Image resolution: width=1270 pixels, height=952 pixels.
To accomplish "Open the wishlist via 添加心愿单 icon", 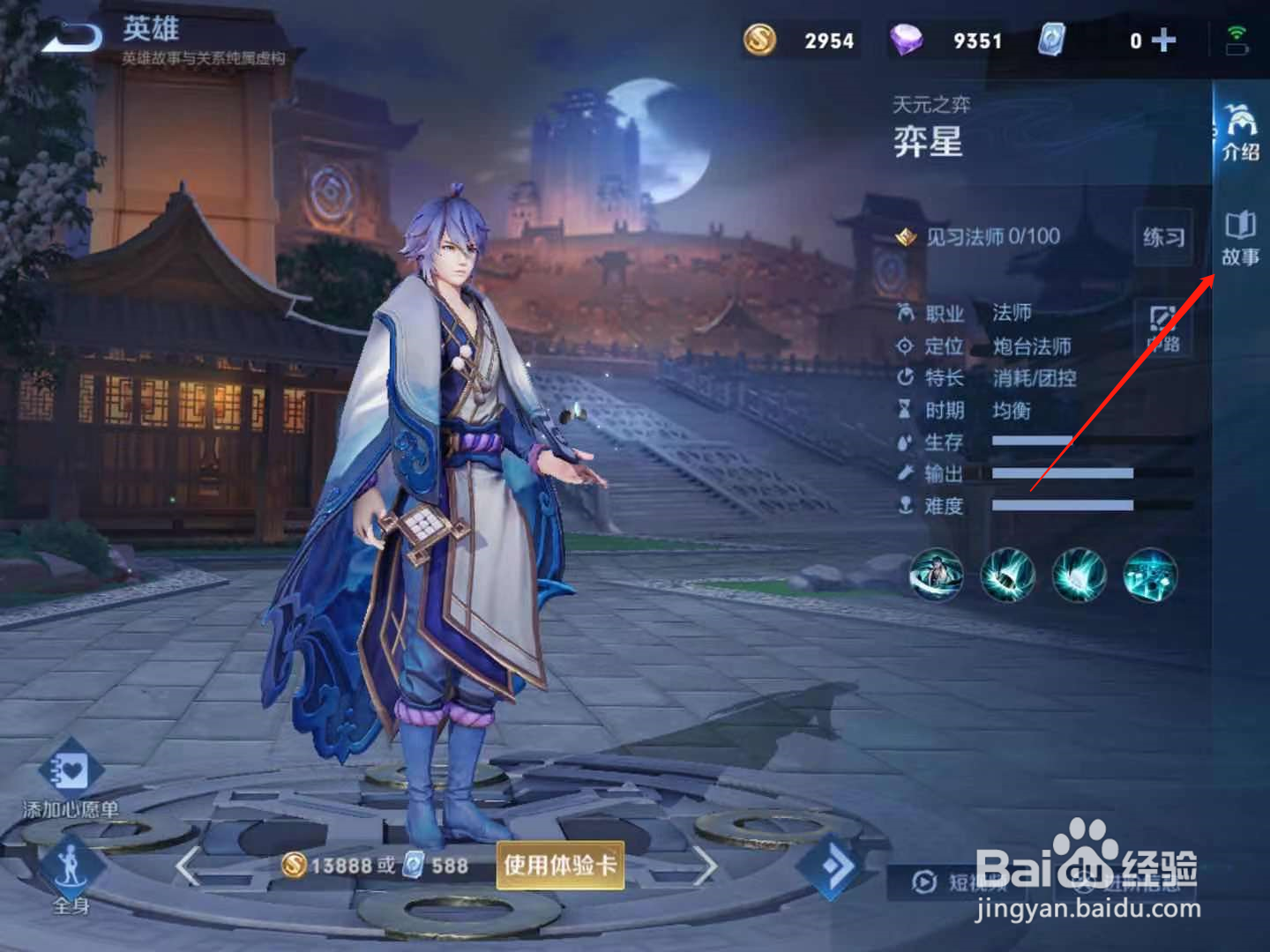I will coord(71,776).
